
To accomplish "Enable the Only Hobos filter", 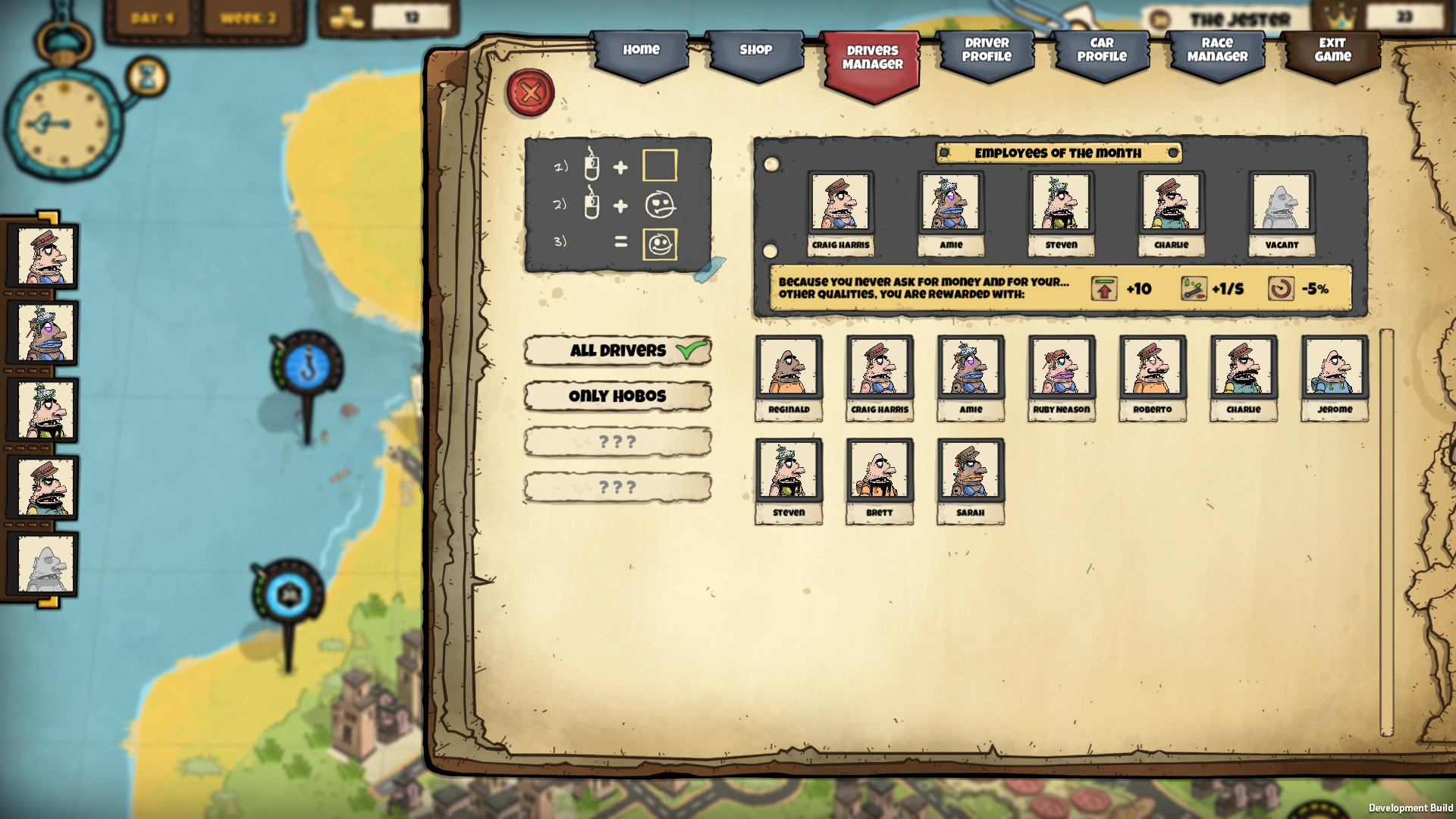I will click(x=617, y=396).
